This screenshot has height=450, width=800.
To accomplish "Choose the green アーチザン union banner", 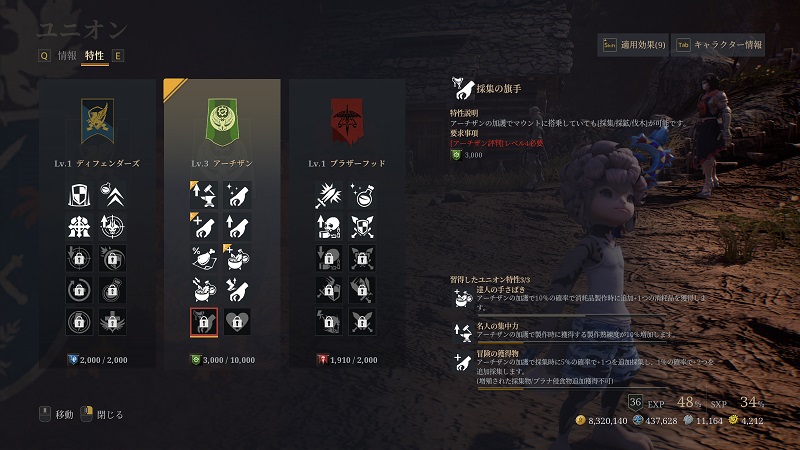I will (x=223, y=121).
